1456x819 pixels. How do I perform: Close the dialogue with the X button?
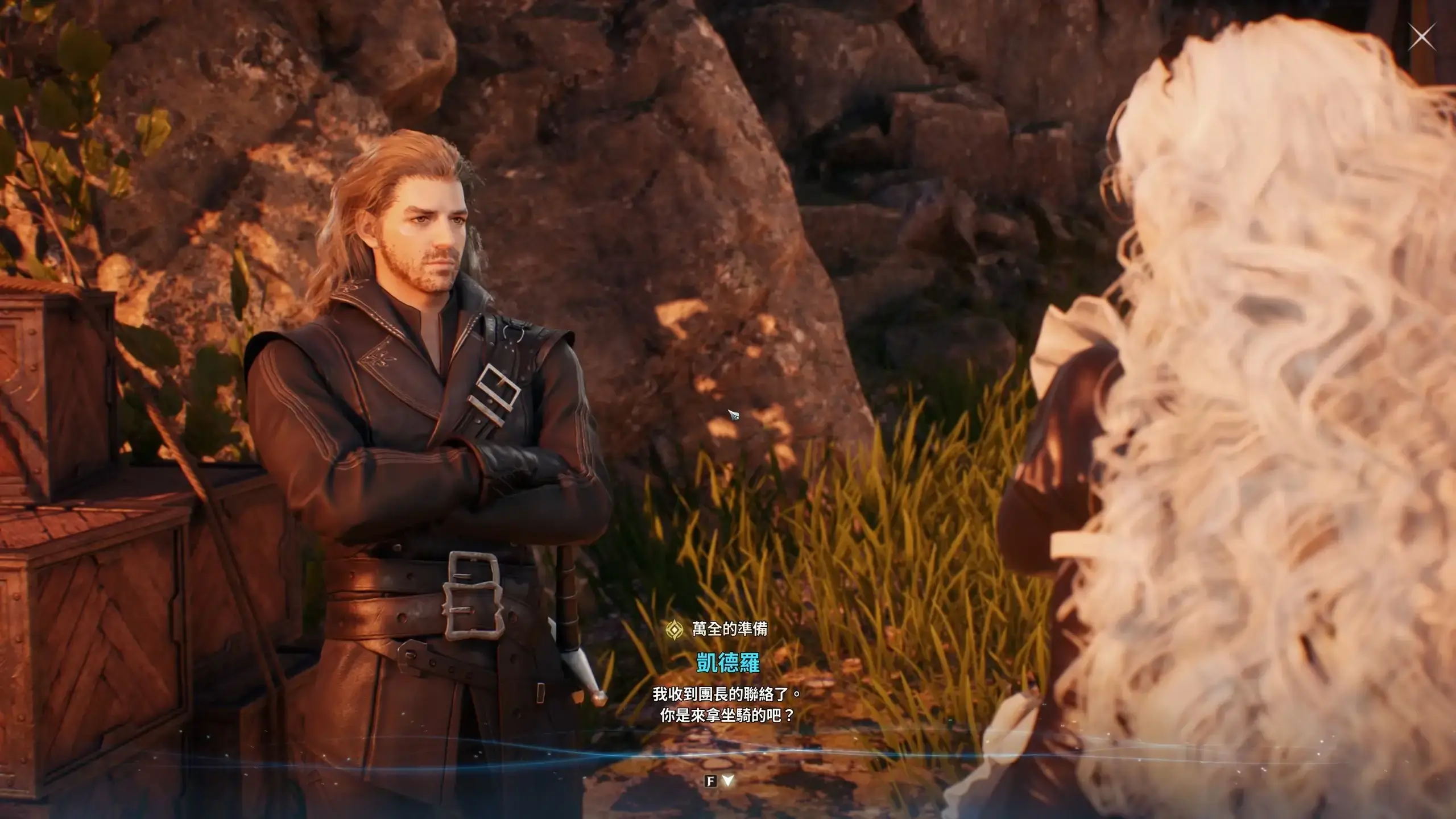click(x=1421, y=38)
